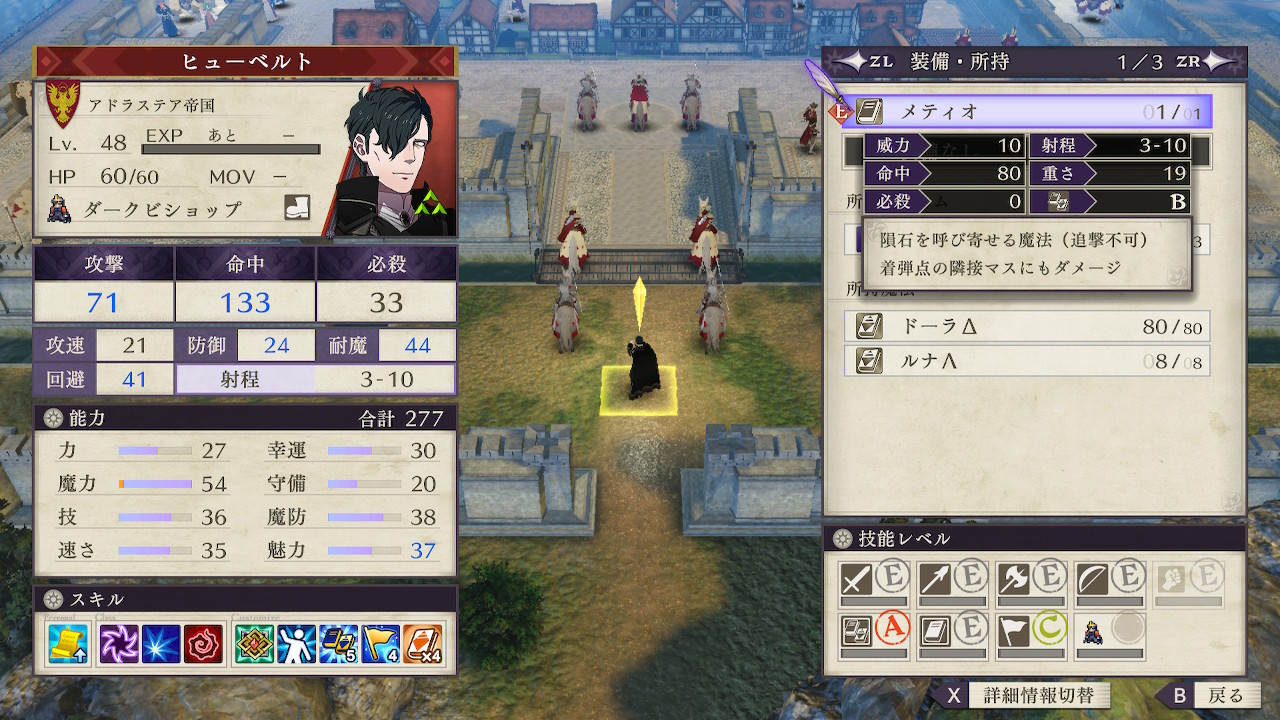Select the A-rank black magic skill tile
The width and height of the screenshot is (1280, 720).
tap(873, 632)
